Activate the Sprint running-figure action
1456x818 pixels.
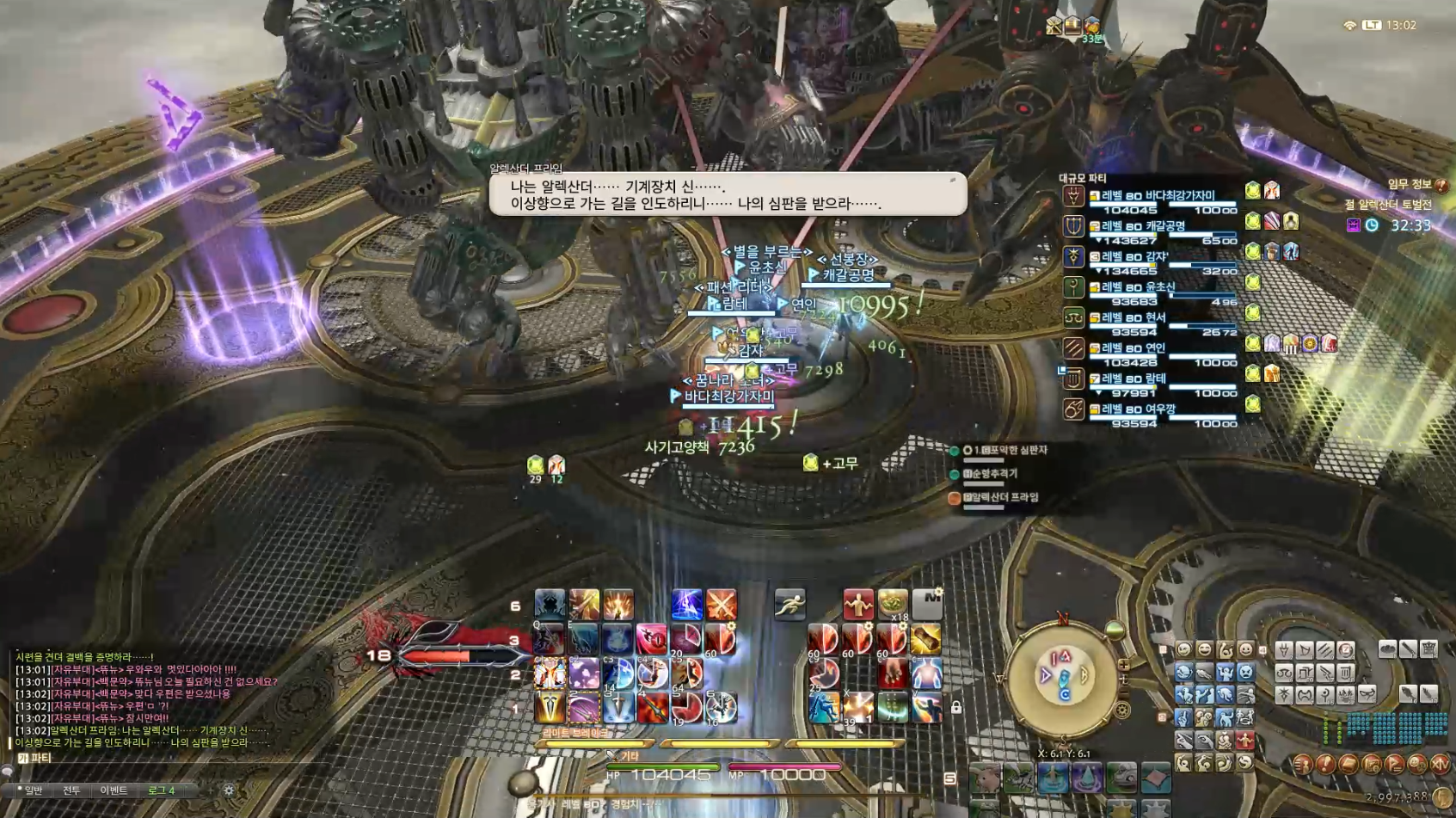tap(789, 605)
